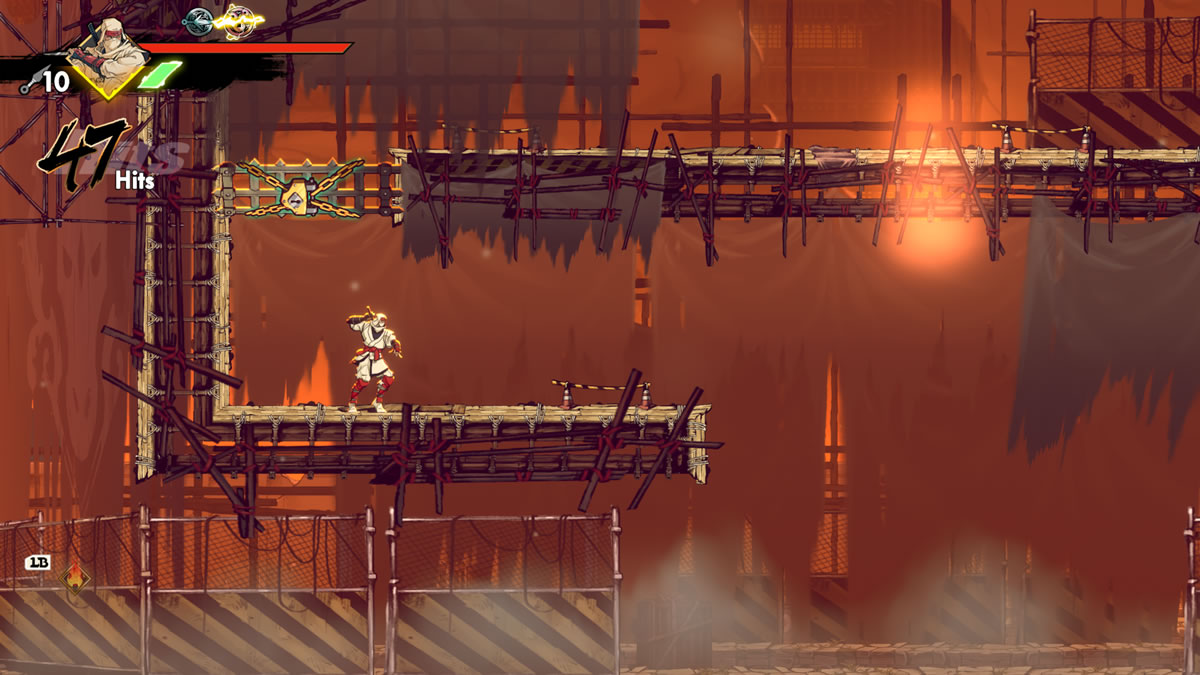Activate the fire ninpo diamond icon
This screenshot has width=1200, height=675.
74,578
